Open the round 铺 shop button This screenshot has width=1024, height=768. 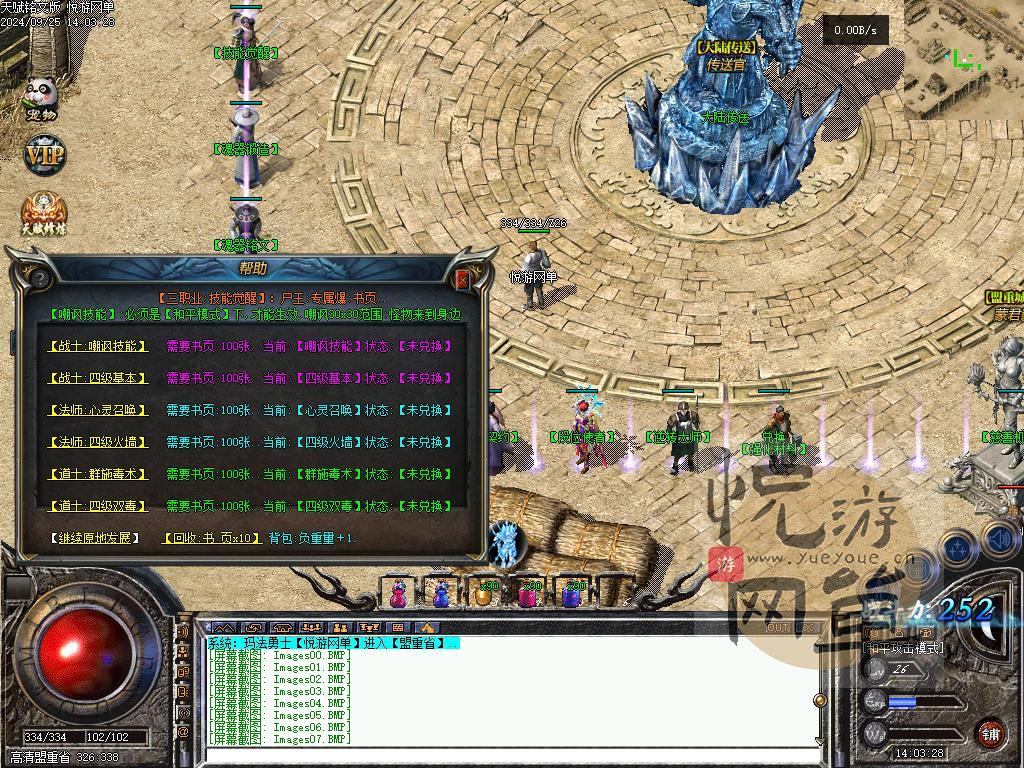pyautogui.click(x=989, y=733)
